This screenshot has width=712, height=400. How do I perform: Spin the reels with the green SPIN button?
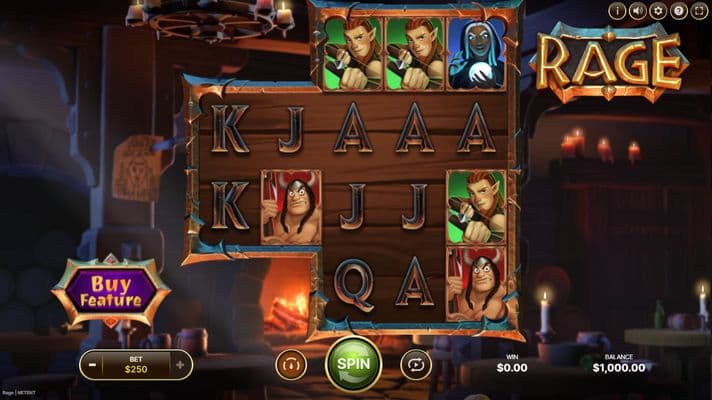tap(353, 364)
